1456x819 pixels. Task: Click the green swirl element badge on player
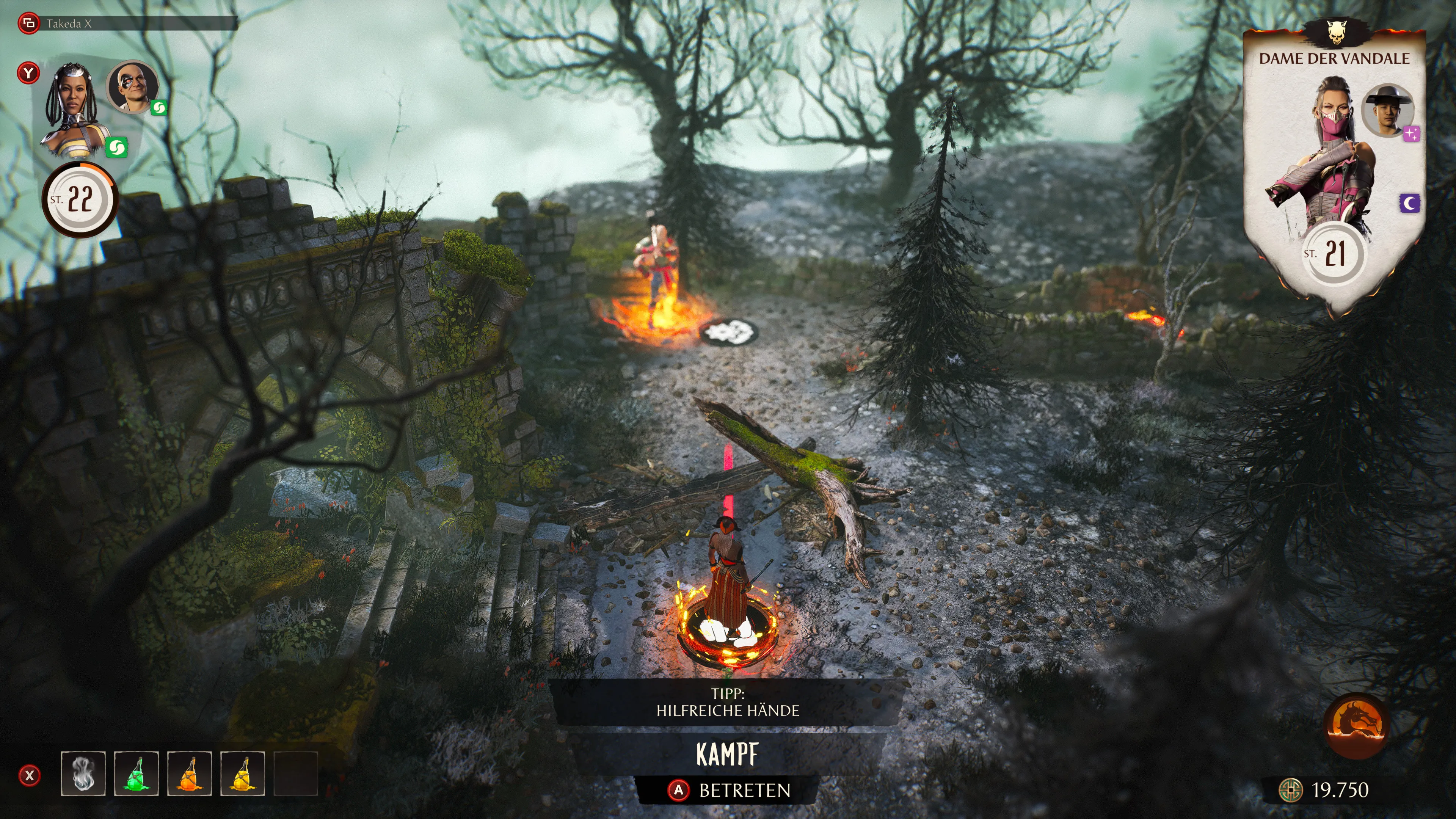coord(116,148)
